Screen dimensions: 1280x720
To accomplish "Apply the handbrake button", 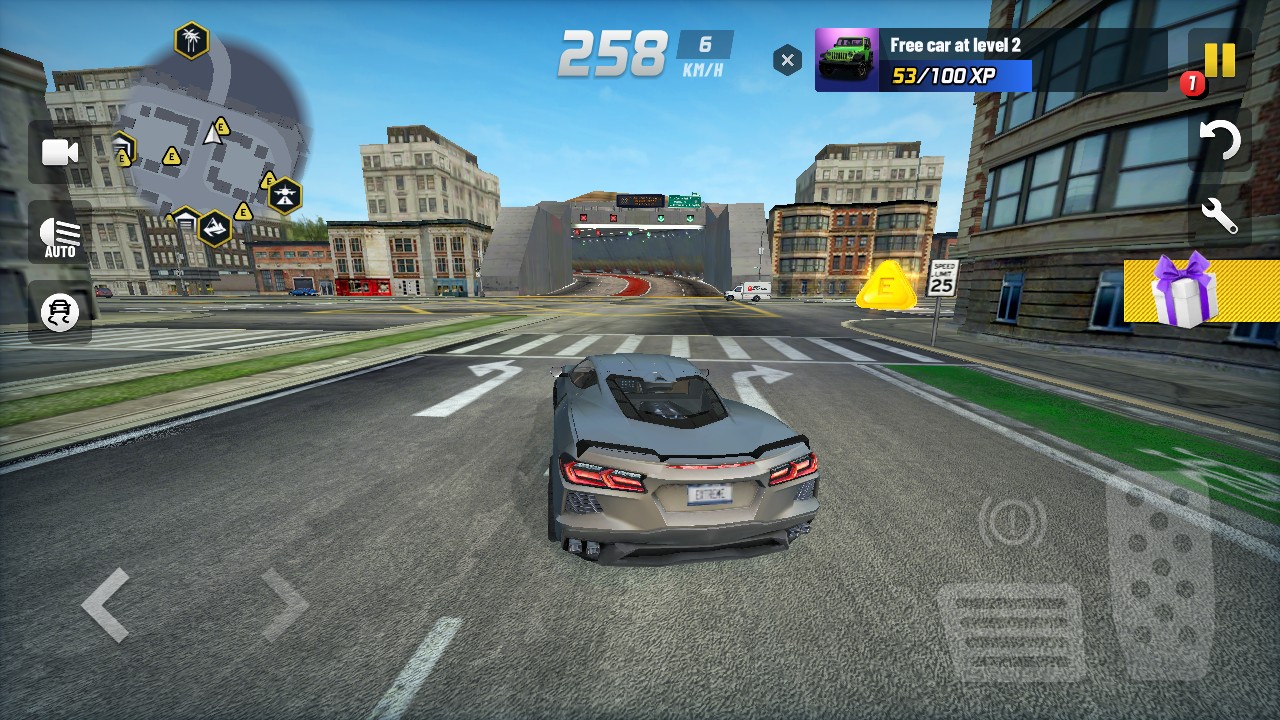I will 1013,520.
